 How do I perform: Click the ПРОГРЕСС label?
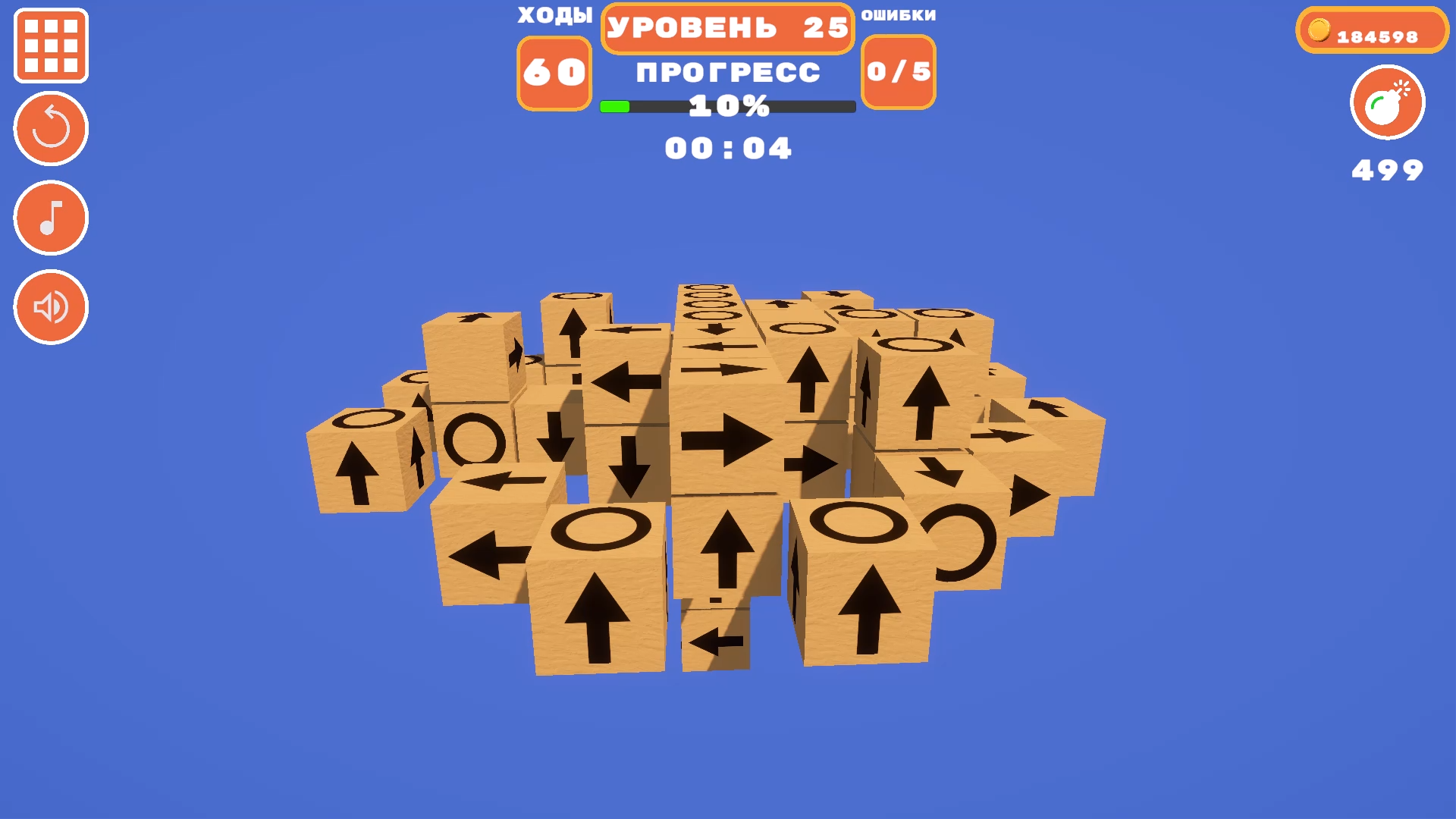[726, 71]
